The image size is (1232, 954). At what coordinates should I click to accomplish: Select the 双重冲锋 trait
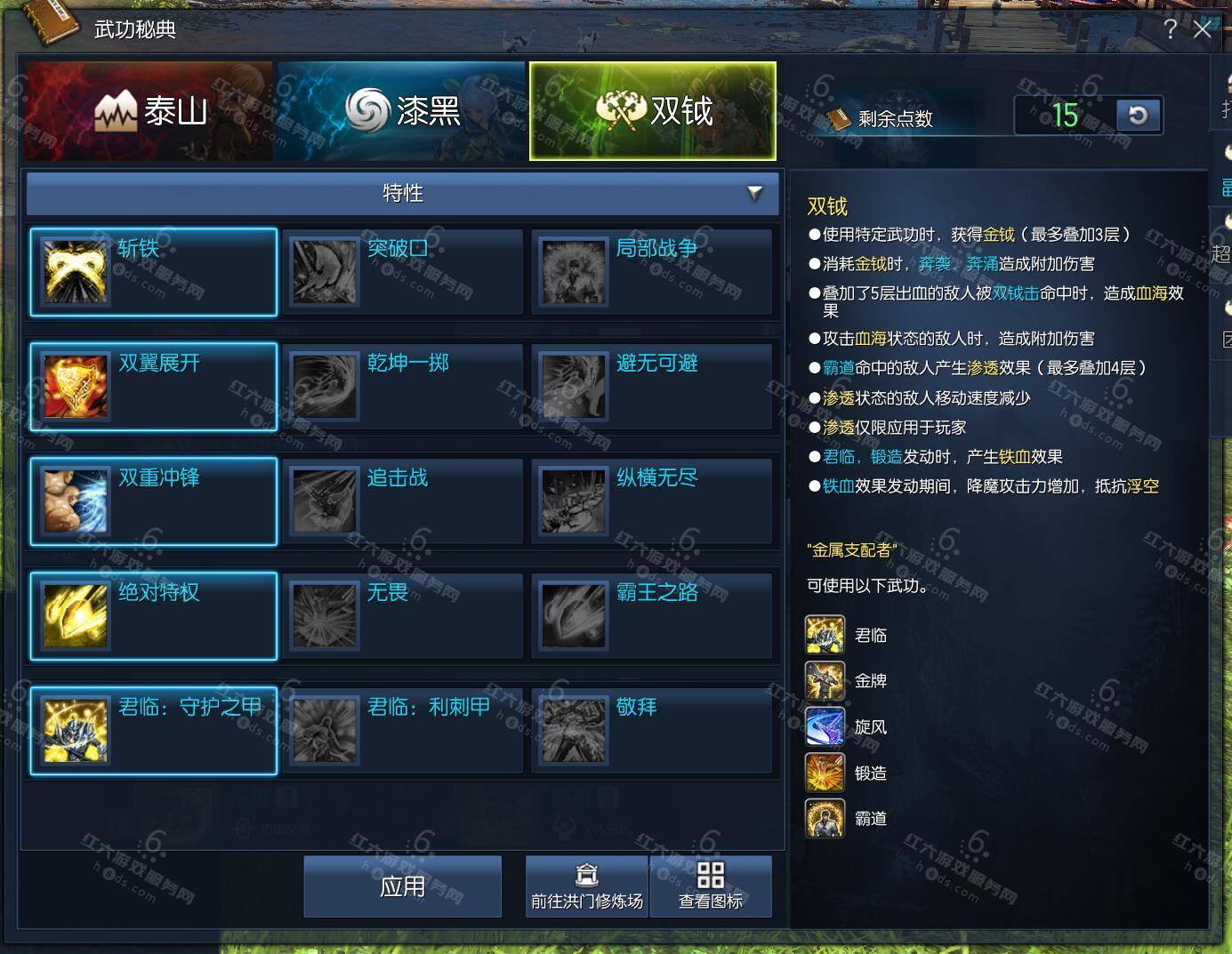154,501
